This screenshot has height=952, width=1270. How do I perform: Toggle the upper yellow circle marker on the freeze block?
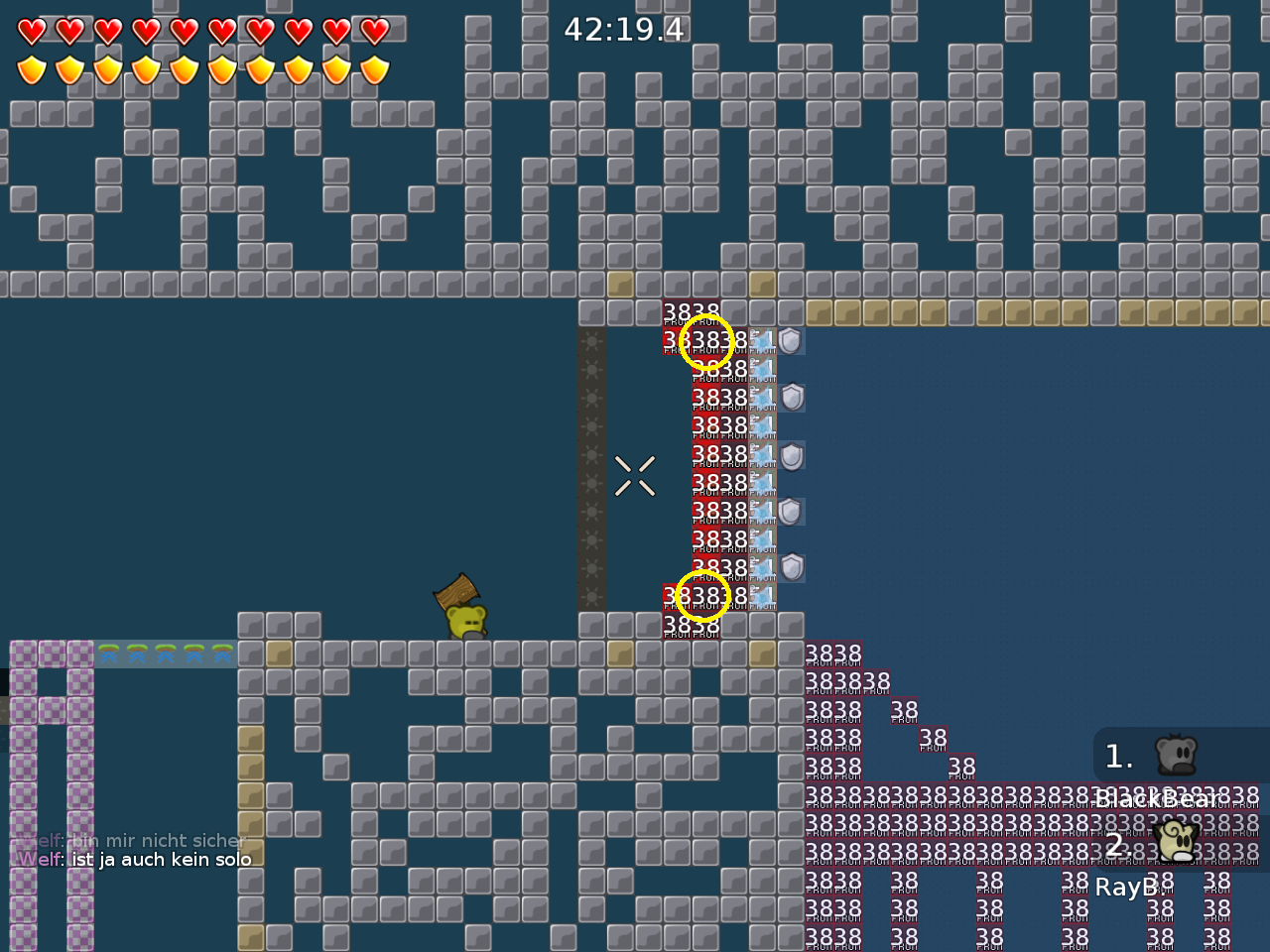pos(706,341)
